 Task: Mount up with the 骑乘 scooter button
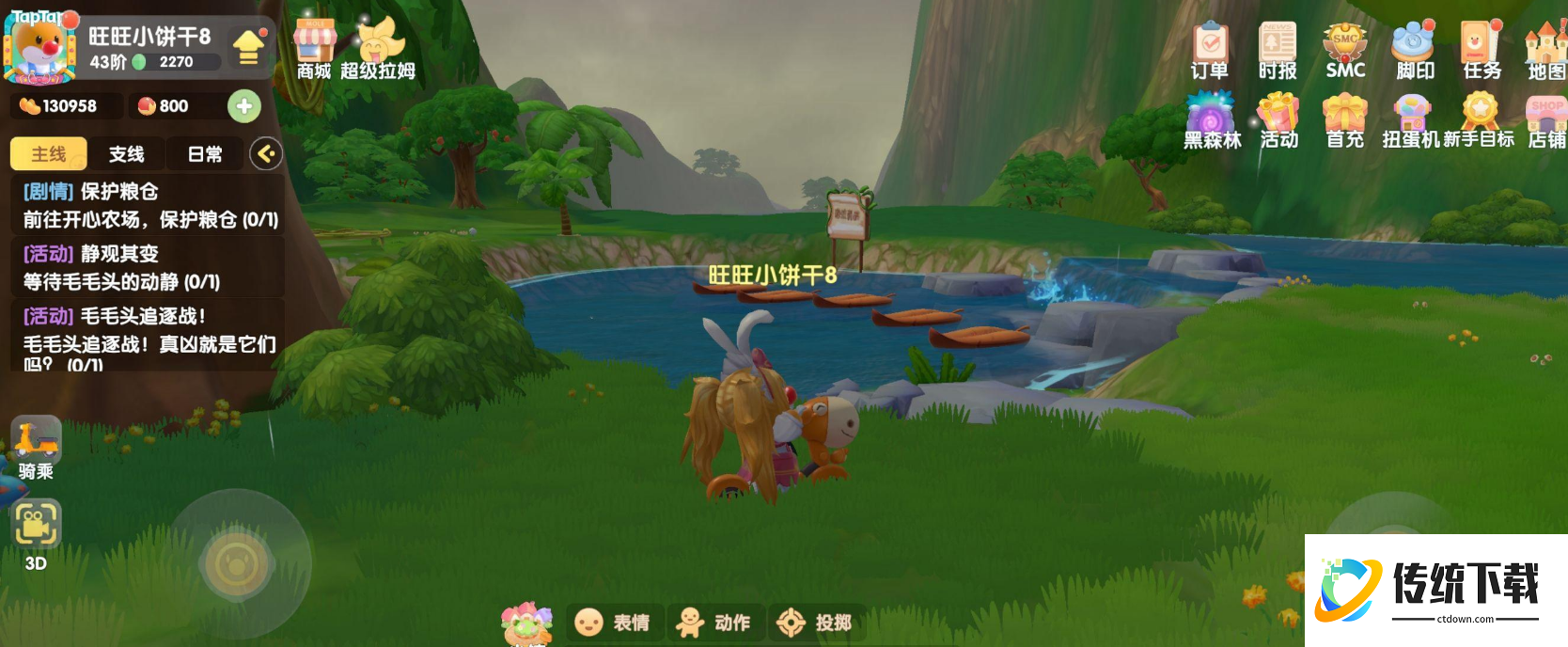pos(36,447)
